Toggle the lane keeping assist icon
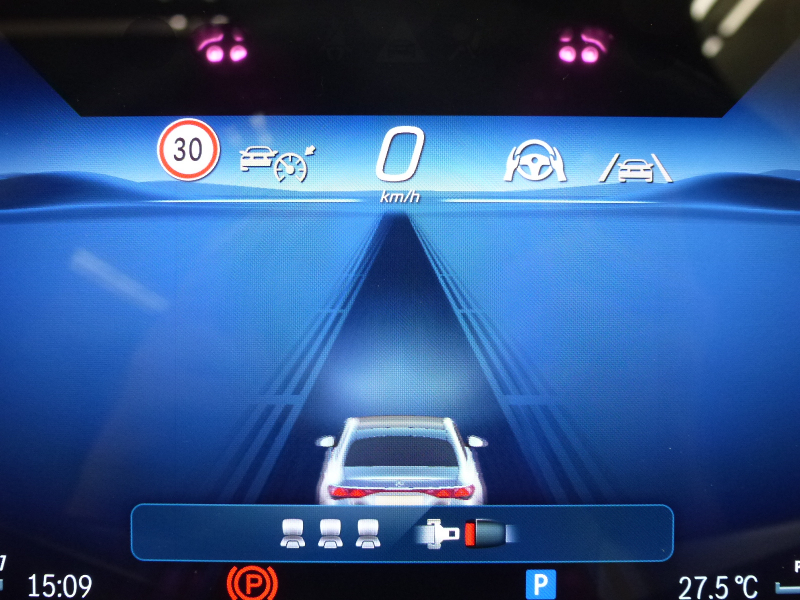Viewport: 800px width, 600px height. click(x=636, y=168)
